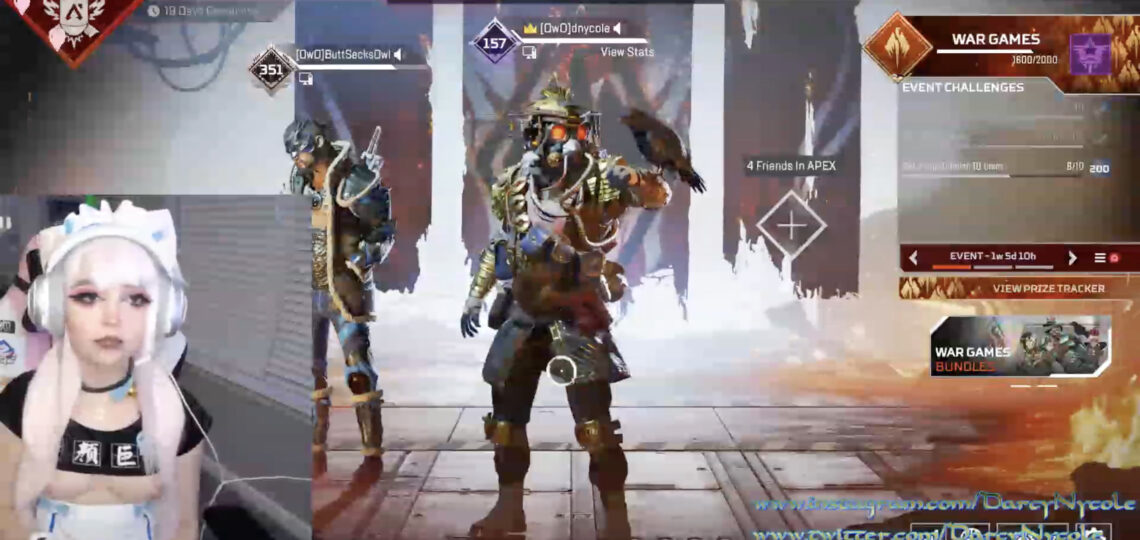Go to next event page arrow
This screenshot has height=540, width=1140.
click(1072, 258)
